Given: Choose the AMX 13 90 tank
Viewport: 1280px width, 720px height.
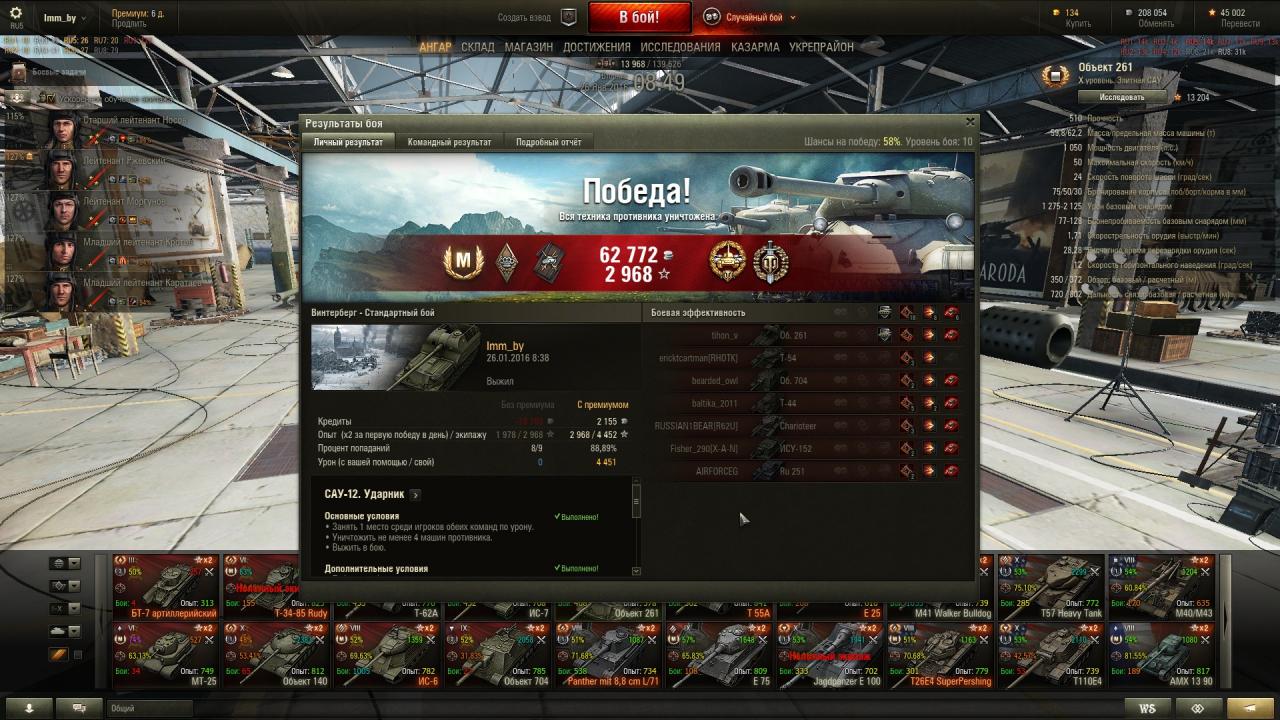Looking at the screenshot, I should pyautogui.click(x=1161, y=655).
